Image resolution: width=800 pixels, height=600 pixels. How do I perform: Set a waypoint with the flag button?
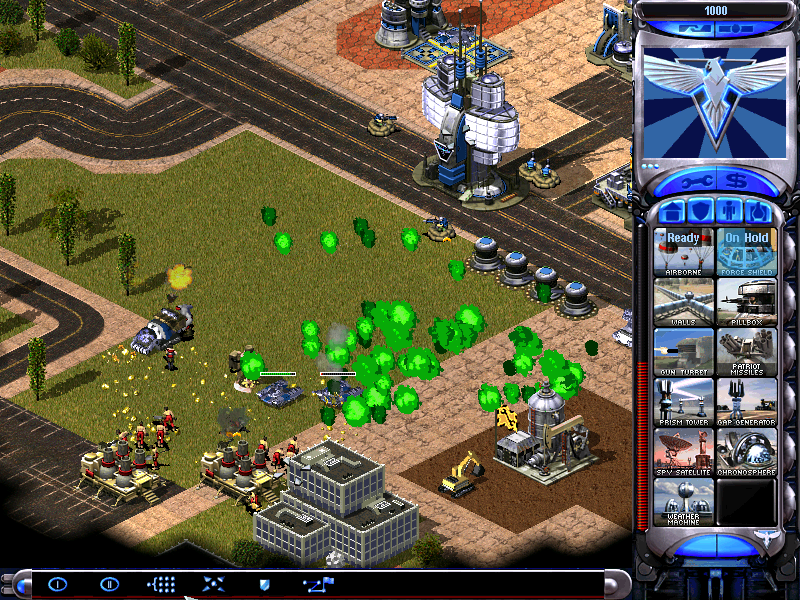[x=319, y=584]
